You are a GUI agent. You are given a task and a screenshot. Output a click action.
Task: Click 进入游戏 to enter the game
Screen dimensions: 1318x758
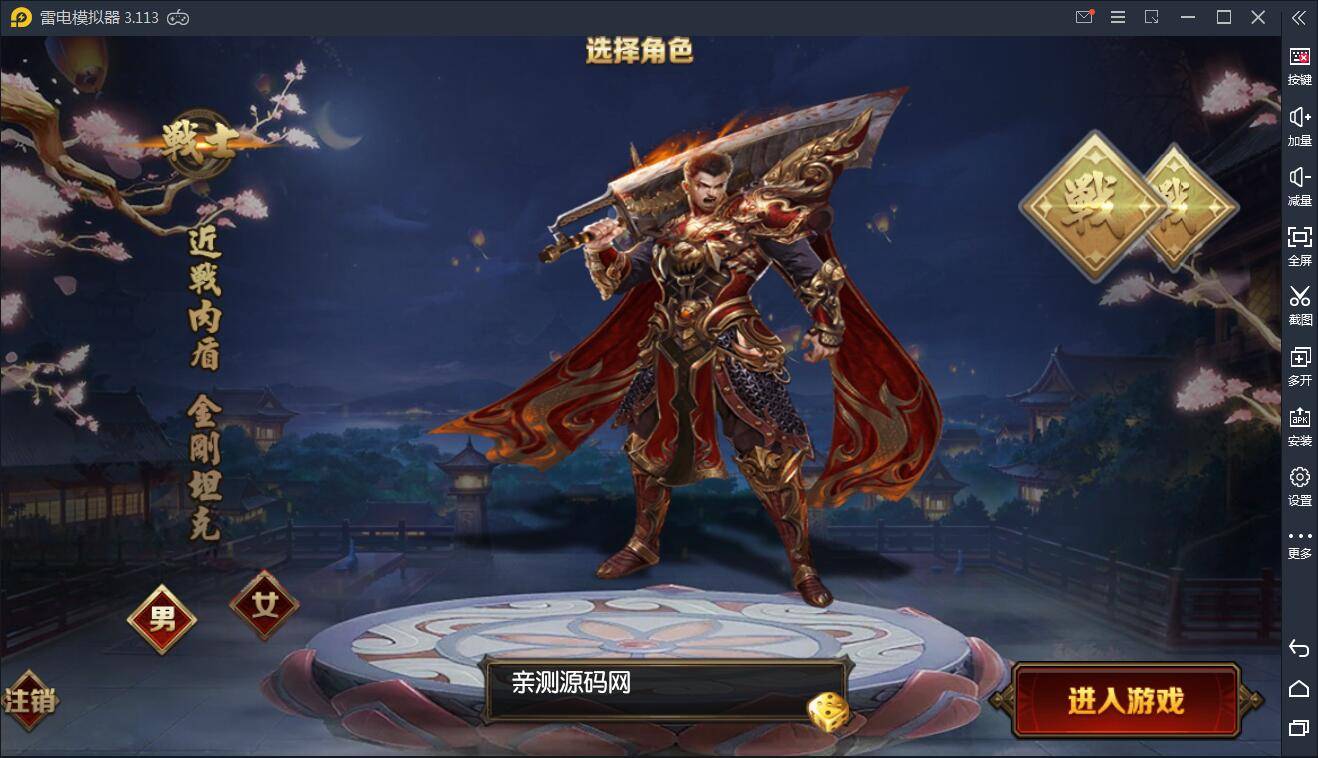tap(1127, 701)
